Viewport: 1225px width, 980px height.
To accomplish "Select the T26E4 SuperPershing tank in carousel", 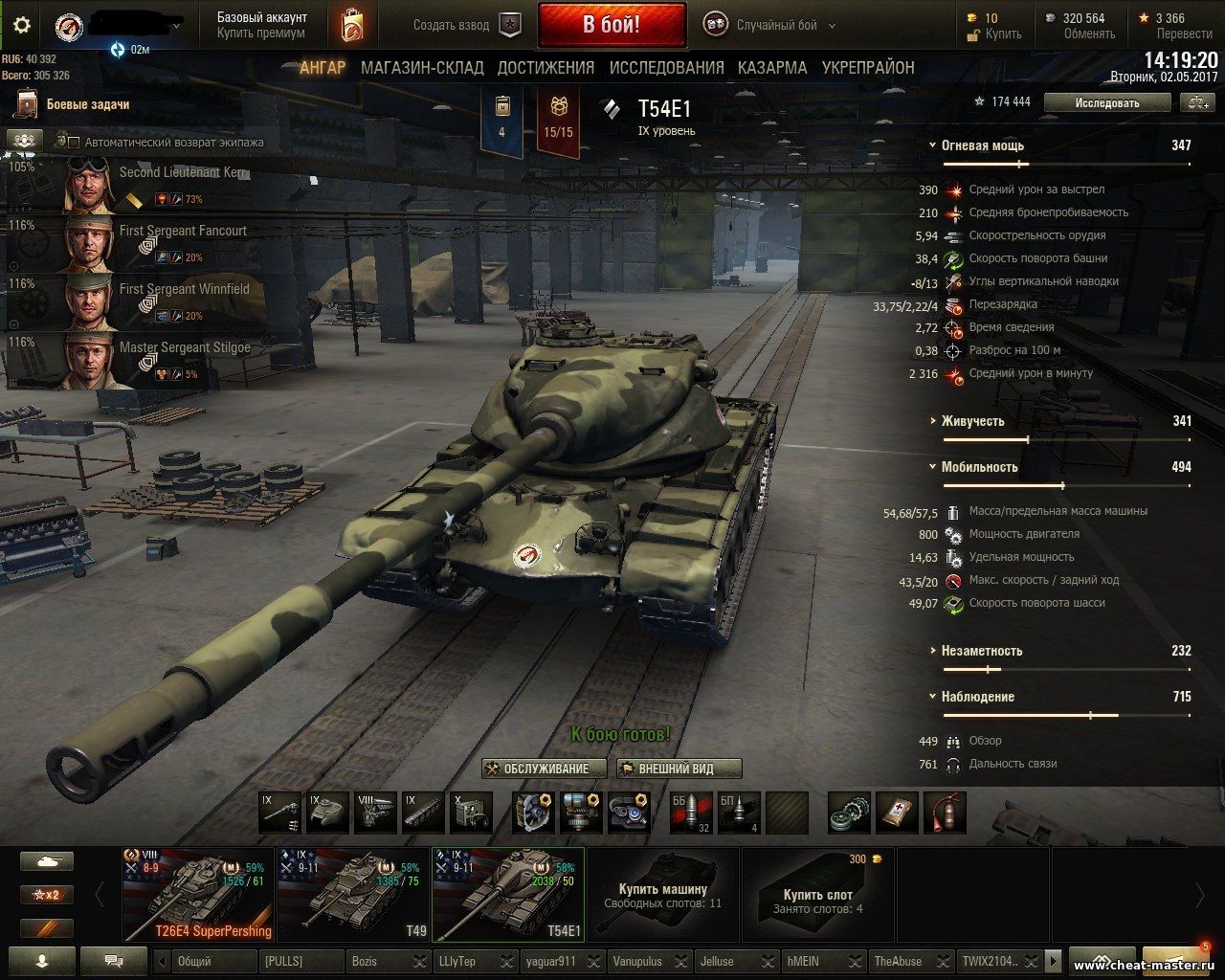I will click(x=198, y=894).
